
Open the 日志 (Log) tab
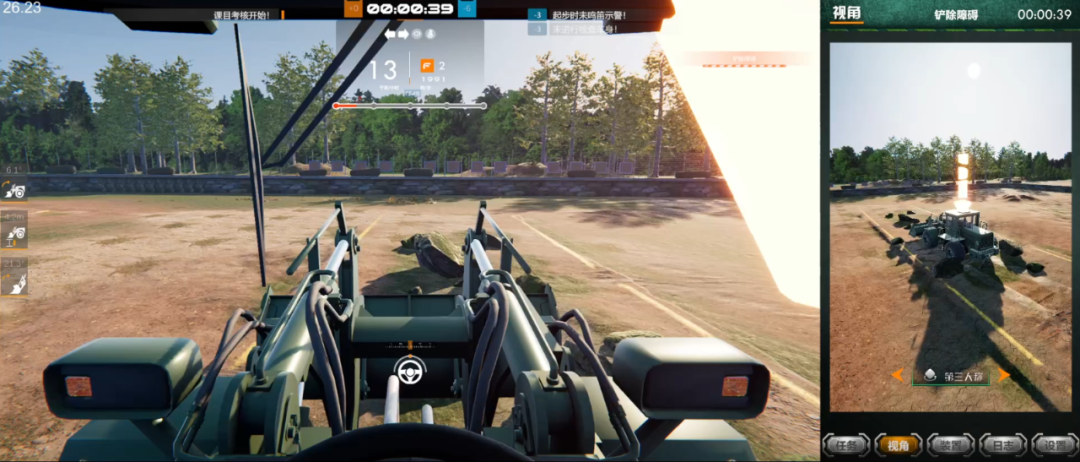(x=997, y=444)
